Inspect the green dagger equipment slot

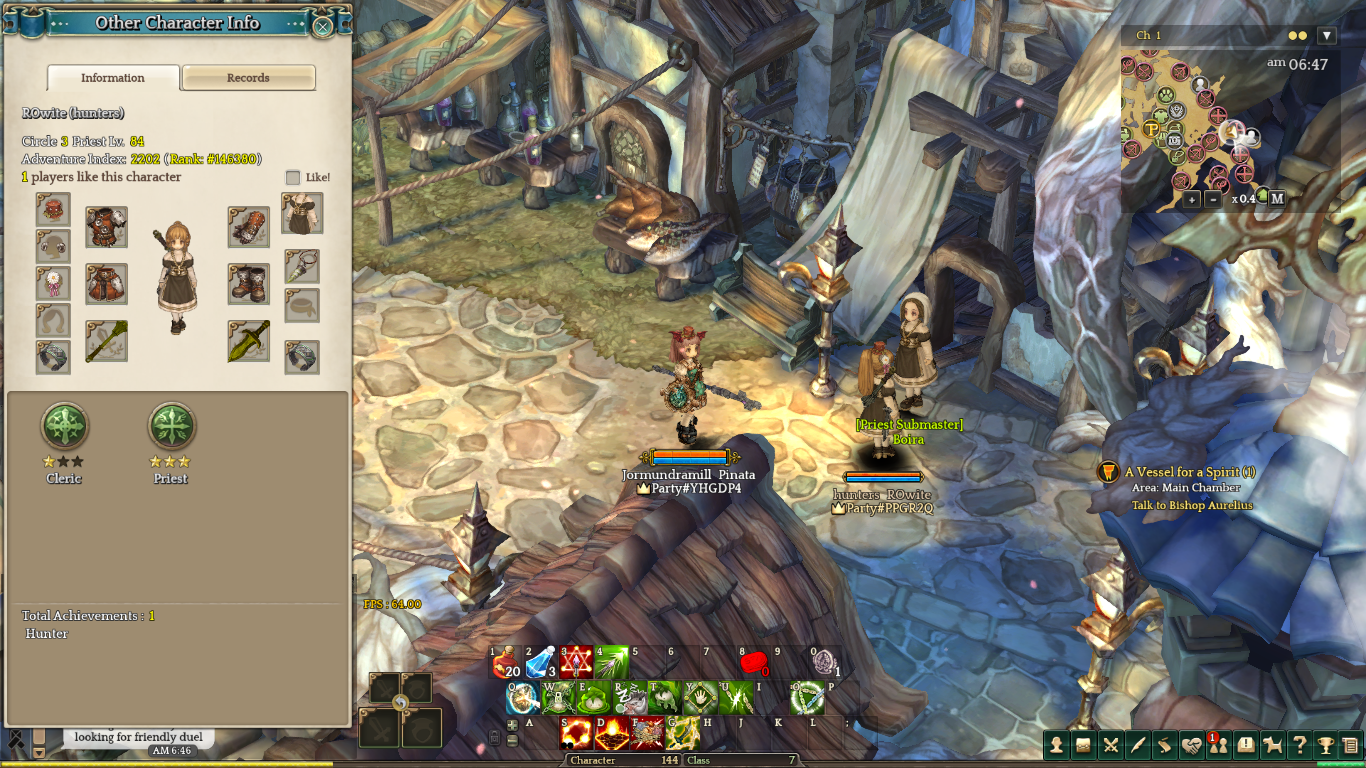coord(248,341)
